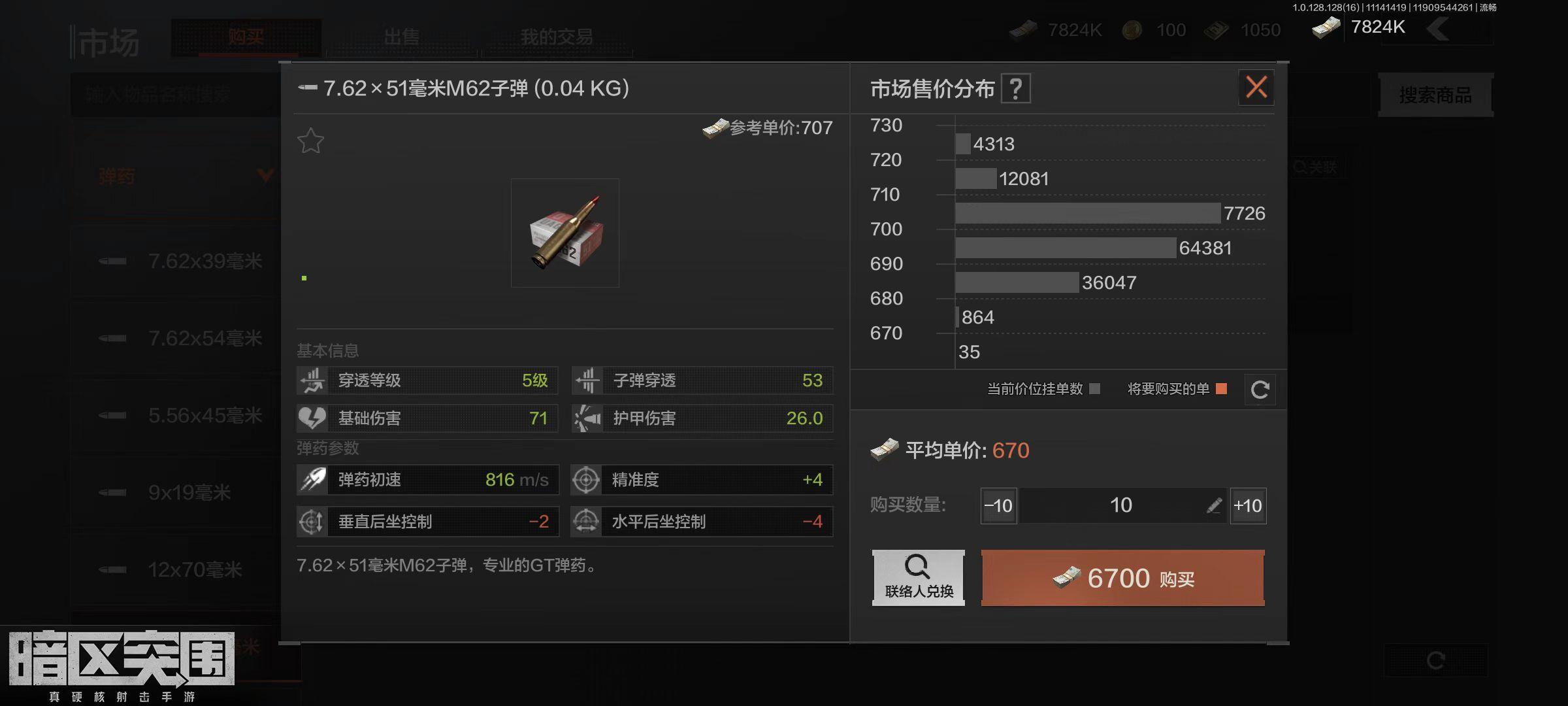Increase purchase quantity by 10
Viewport: 1568px width, 706px height.
tap(1248, 505)
